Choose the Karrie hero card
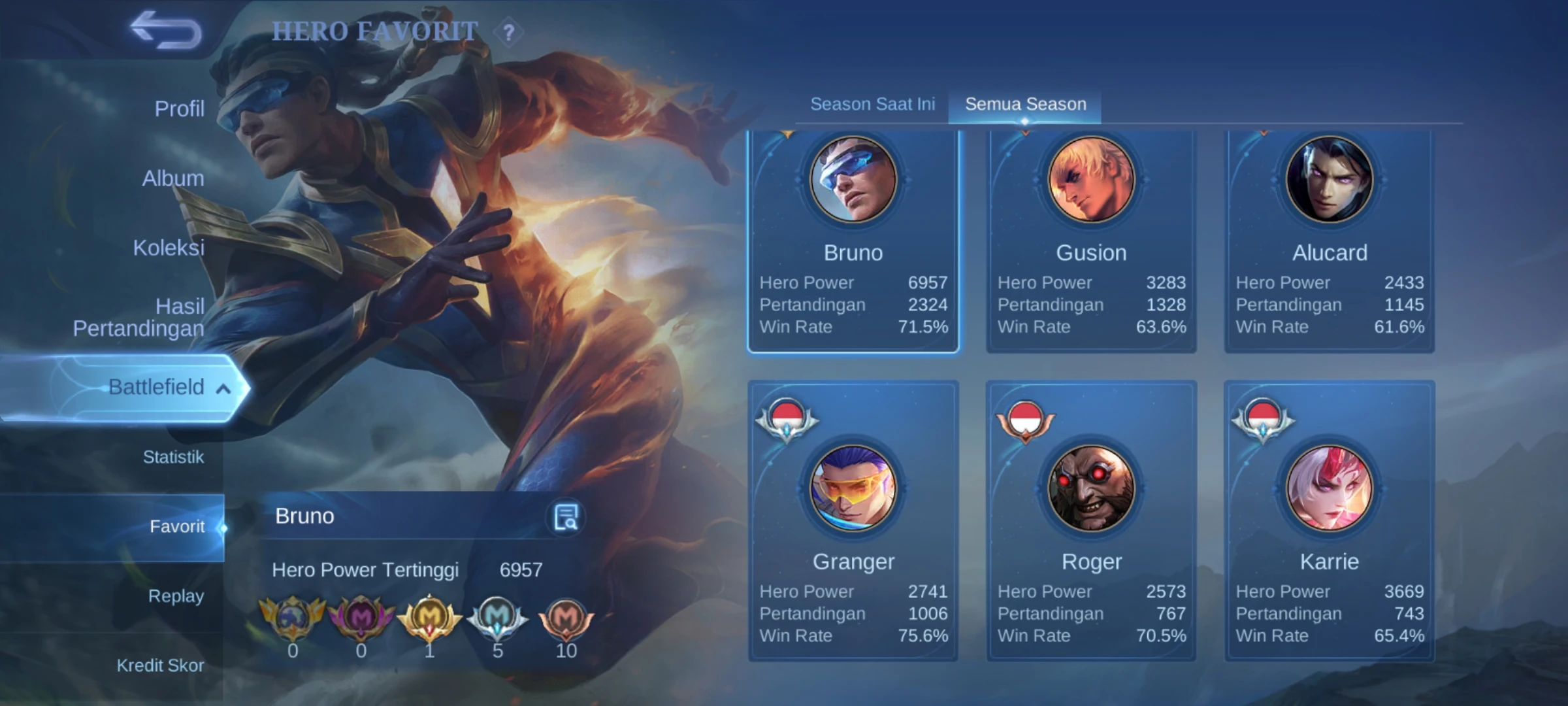The image size is (1568, 706). [1329, 523]
